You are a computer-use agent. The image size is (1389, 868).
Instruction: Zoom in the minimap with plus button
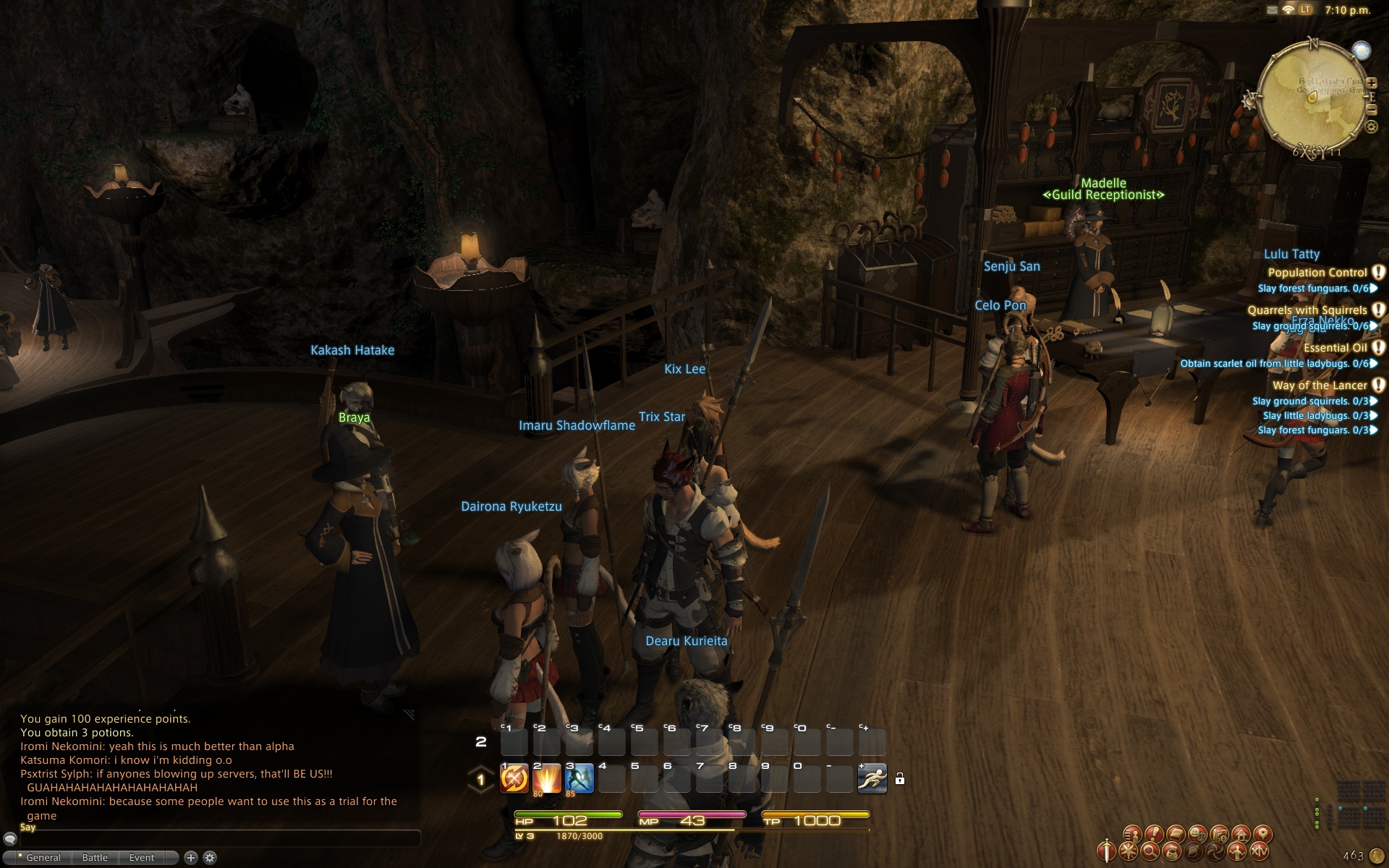pyautogui.click(x=1372, y=83)
